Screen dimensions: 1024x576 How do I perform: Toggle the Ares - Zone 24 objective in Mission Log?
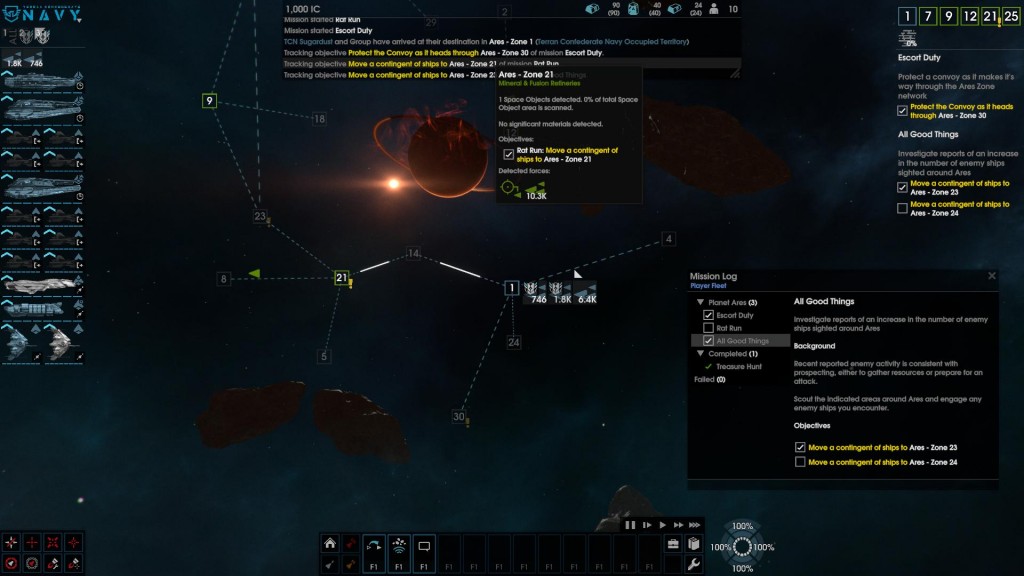coord(800,462)
